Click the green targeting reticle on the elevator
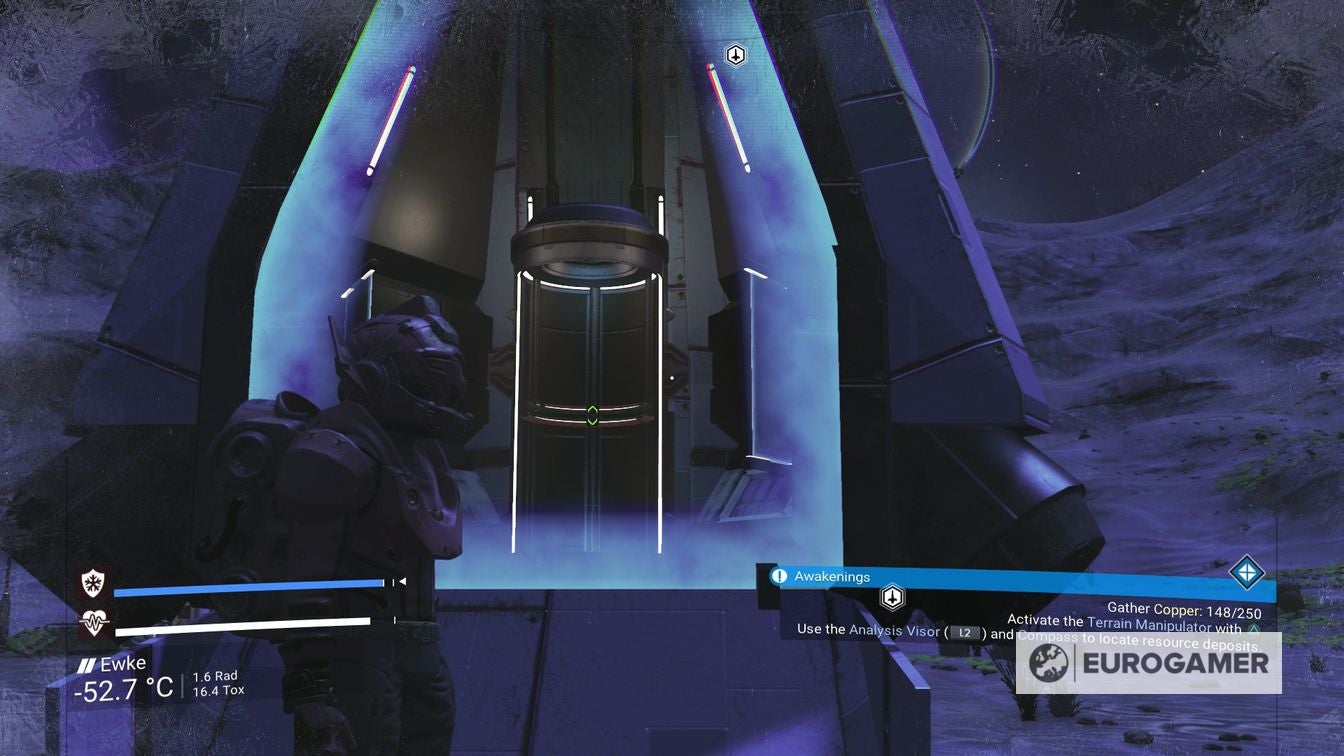 pyautogui.click(x=592, y=416)
